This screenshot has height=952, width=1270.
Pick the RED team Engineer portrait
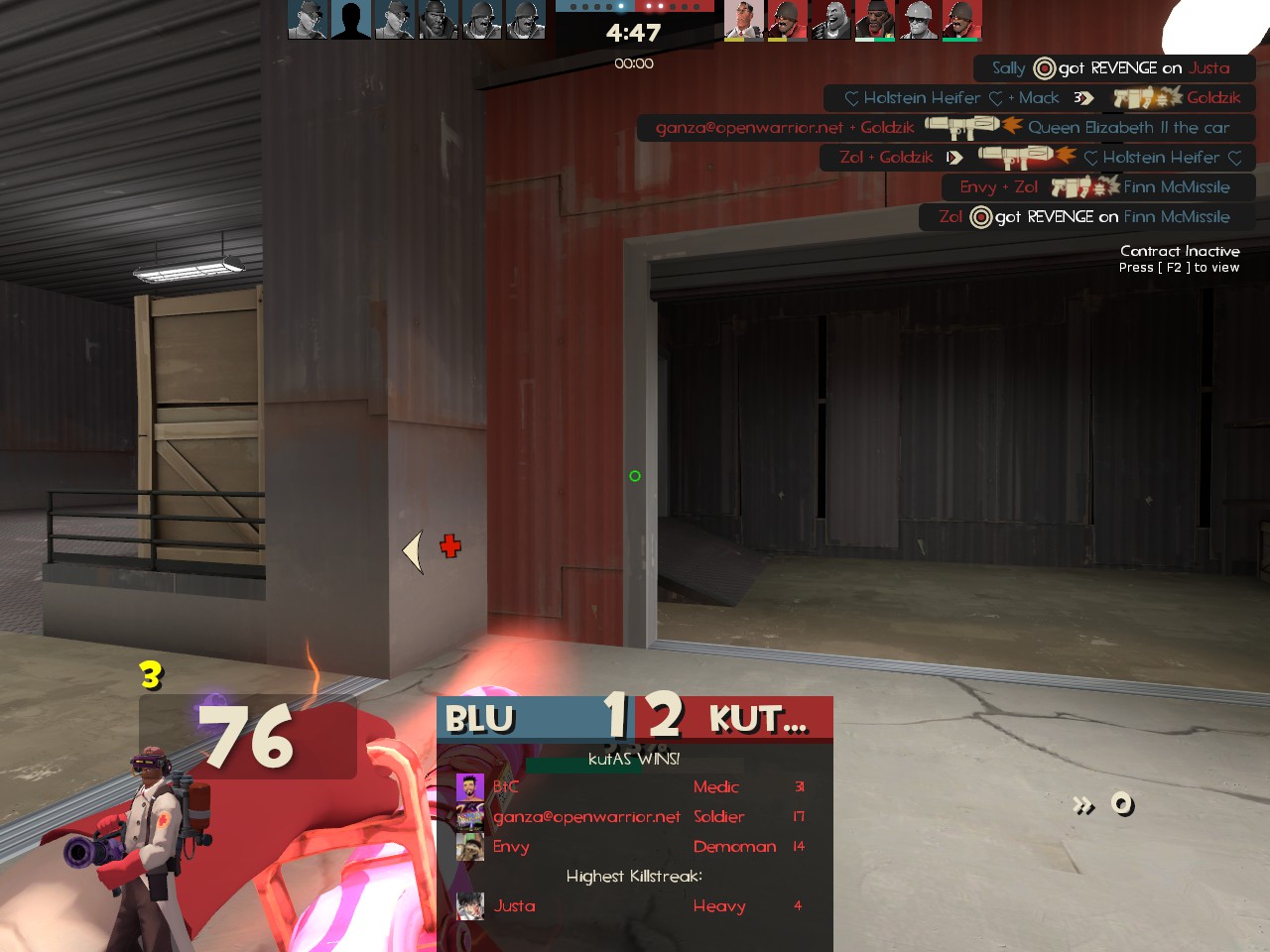click(x=918, y=20)
